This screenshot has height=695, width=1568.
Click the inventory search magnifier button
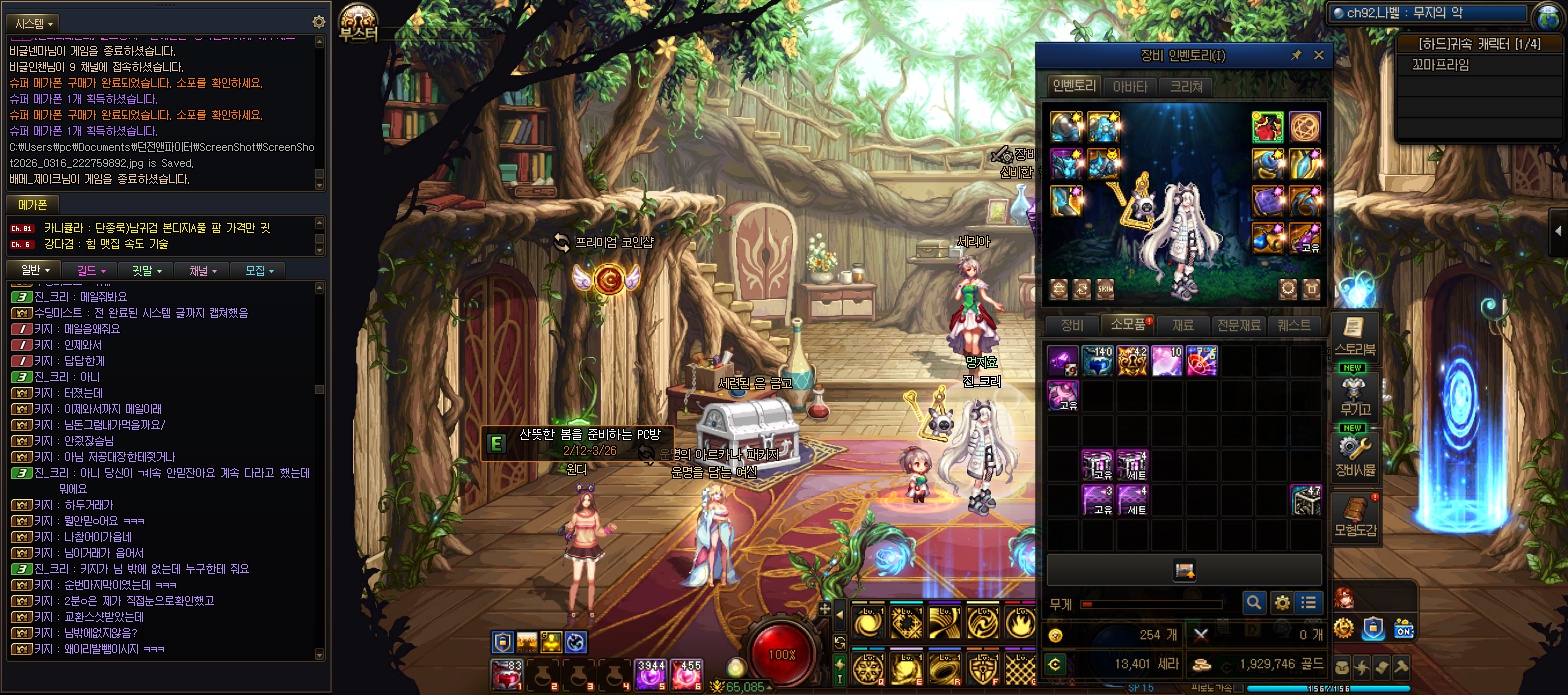[x=1254, y=603]
